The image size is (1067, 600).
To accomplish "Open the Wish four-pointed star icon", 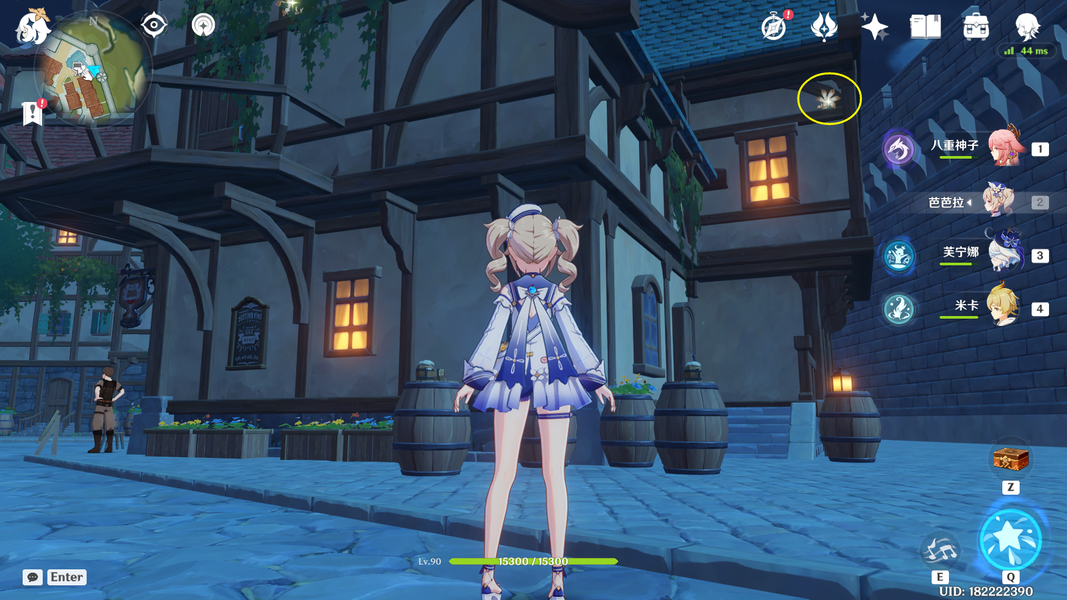I will click(x=874, y=27).
